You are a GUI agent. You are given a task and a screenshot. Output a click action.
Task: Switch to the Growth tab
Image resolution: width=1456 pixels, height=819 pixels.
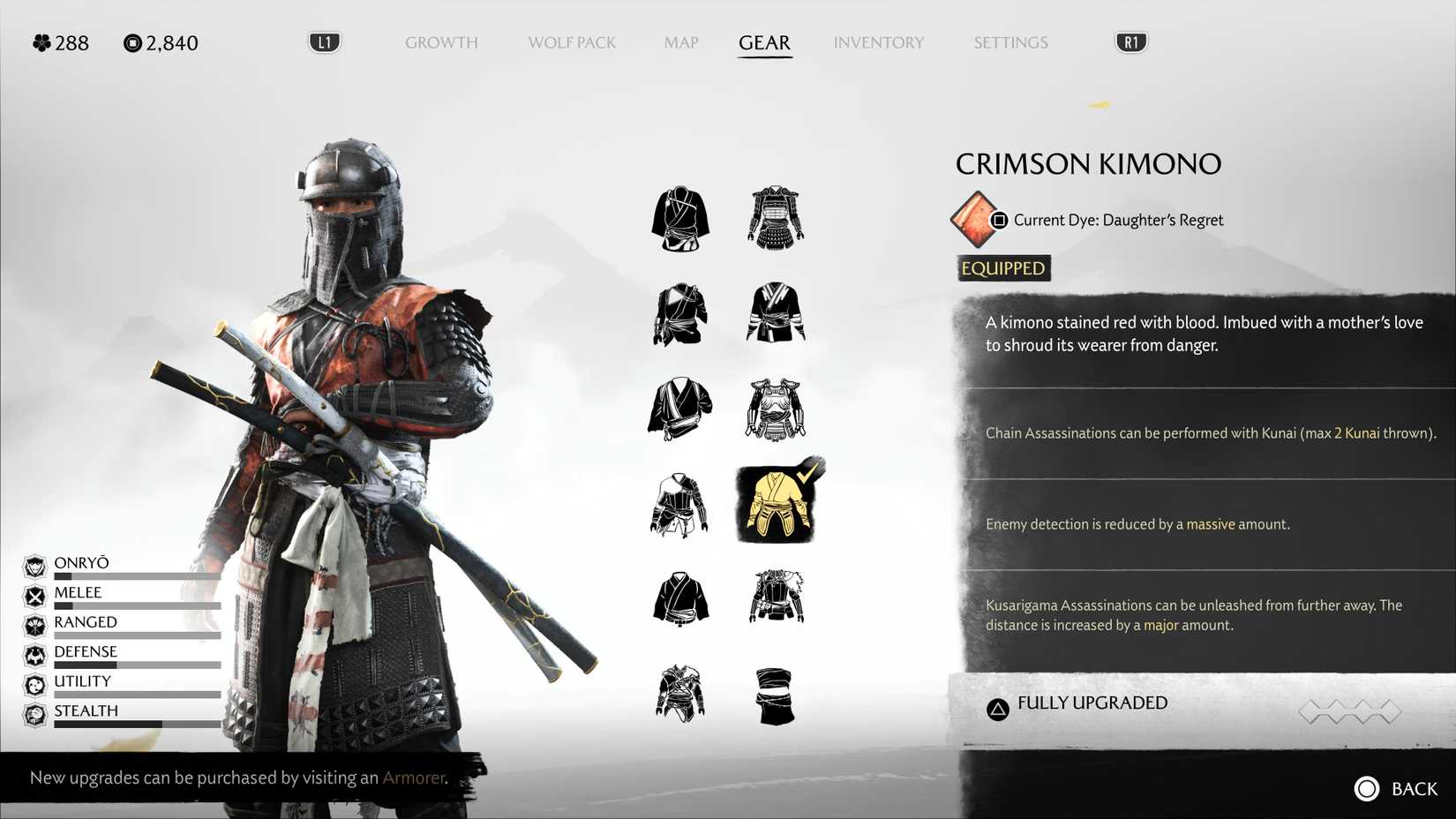[x=441, y=42]
